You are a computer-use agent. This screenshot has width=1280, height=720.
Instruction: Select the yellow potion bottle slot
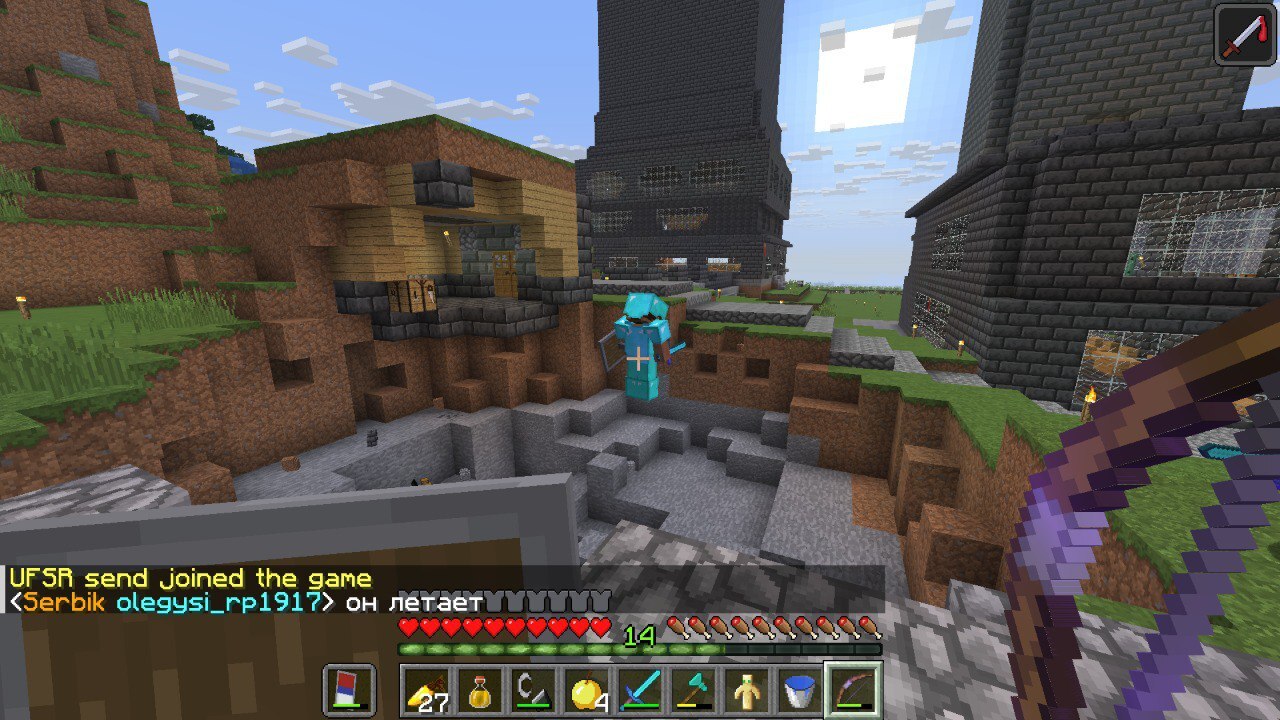pos(481,691)
